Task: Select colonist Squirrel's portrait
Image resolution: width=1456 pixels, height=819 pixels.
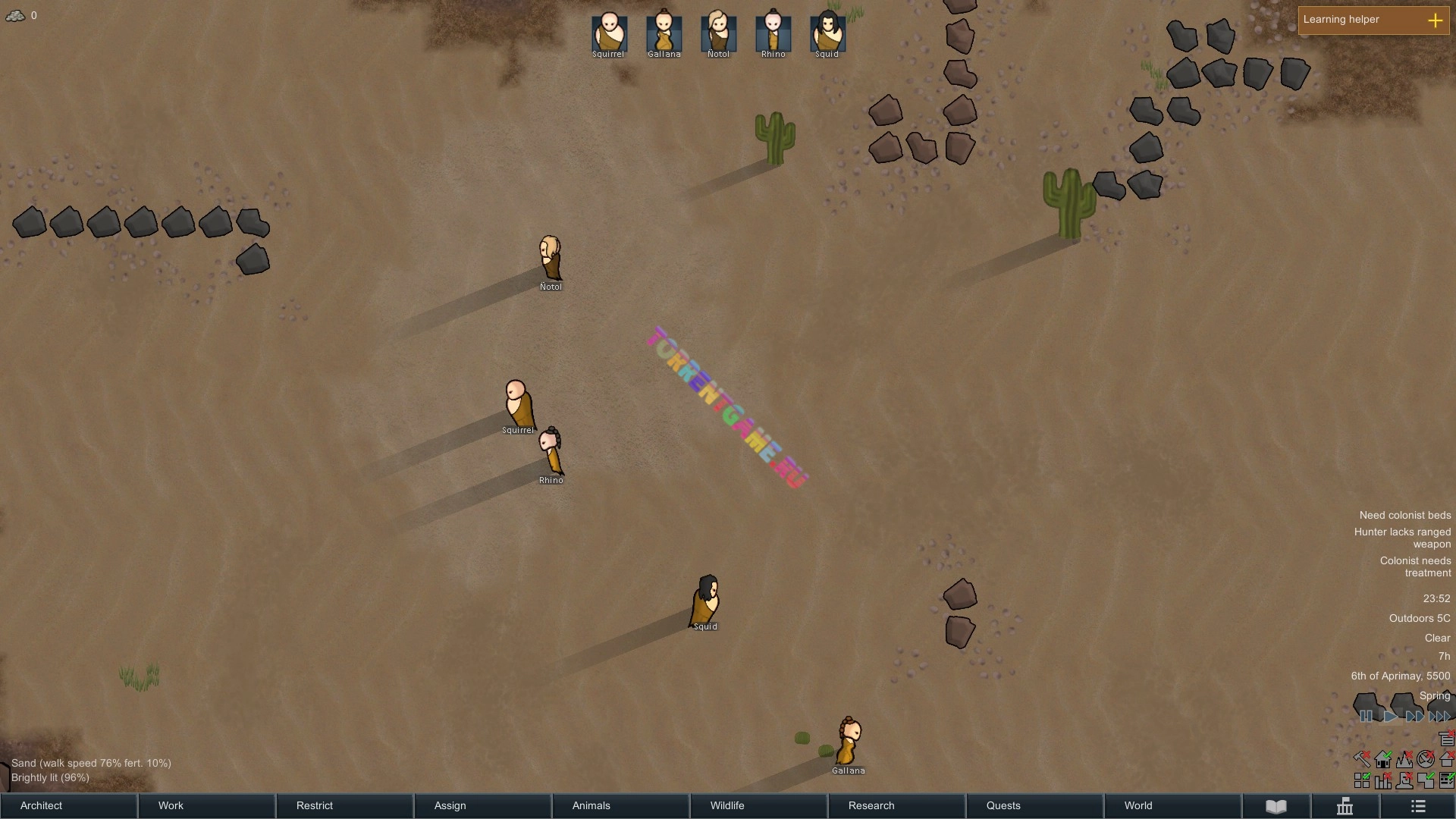Action: (609, 32)
